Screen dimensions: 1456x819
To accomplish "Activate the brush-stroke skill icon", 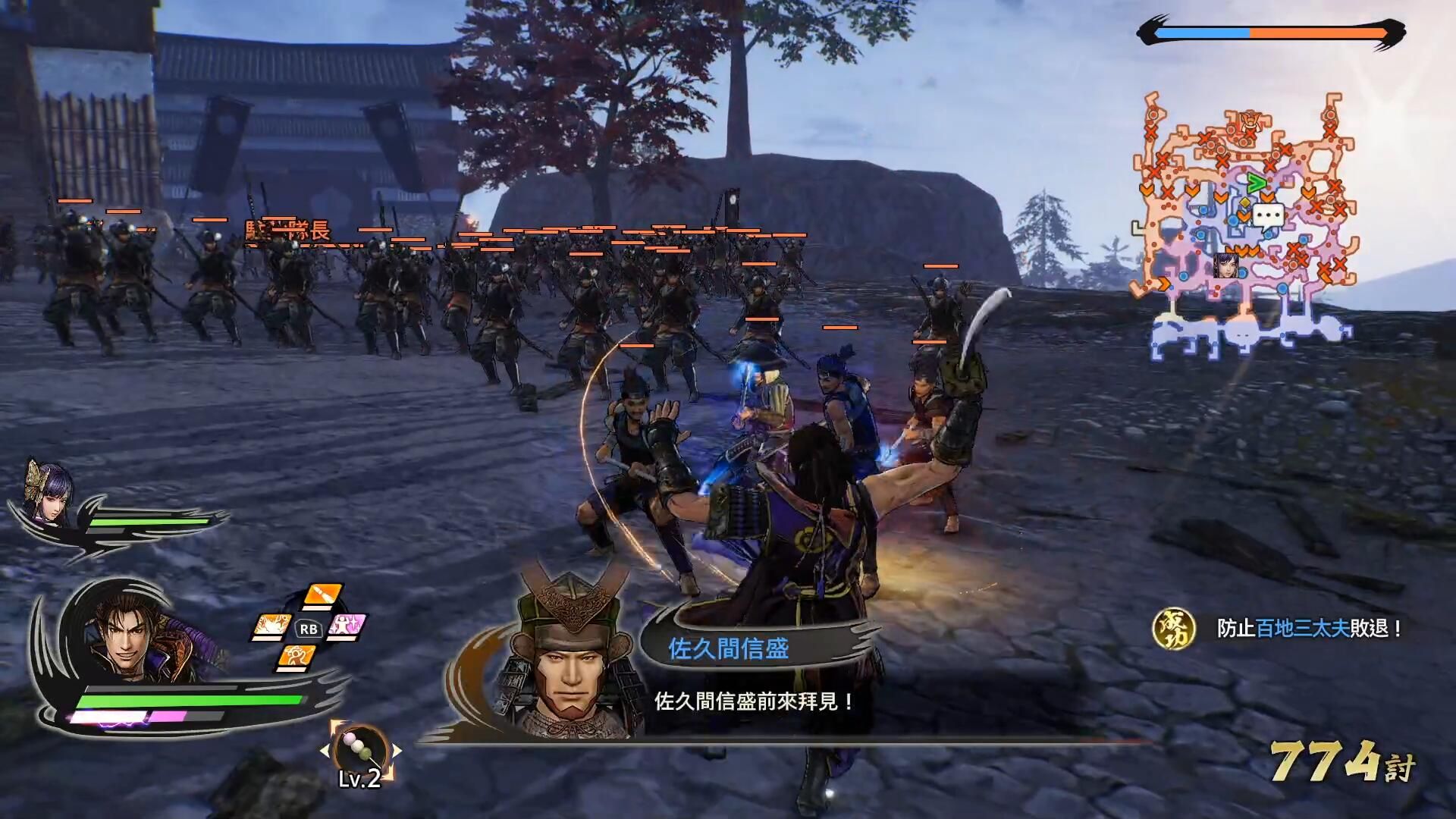I will (x=323, y=595).
